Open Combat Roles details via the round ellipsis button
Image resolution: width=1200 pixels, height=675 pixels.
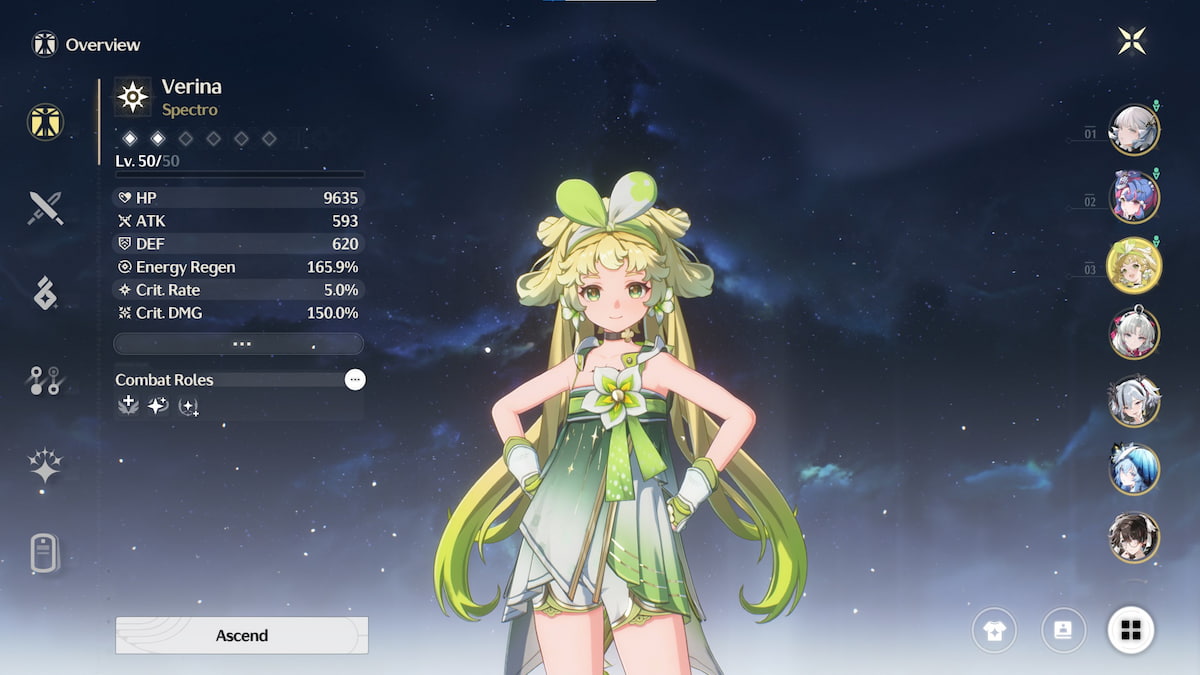354,380
